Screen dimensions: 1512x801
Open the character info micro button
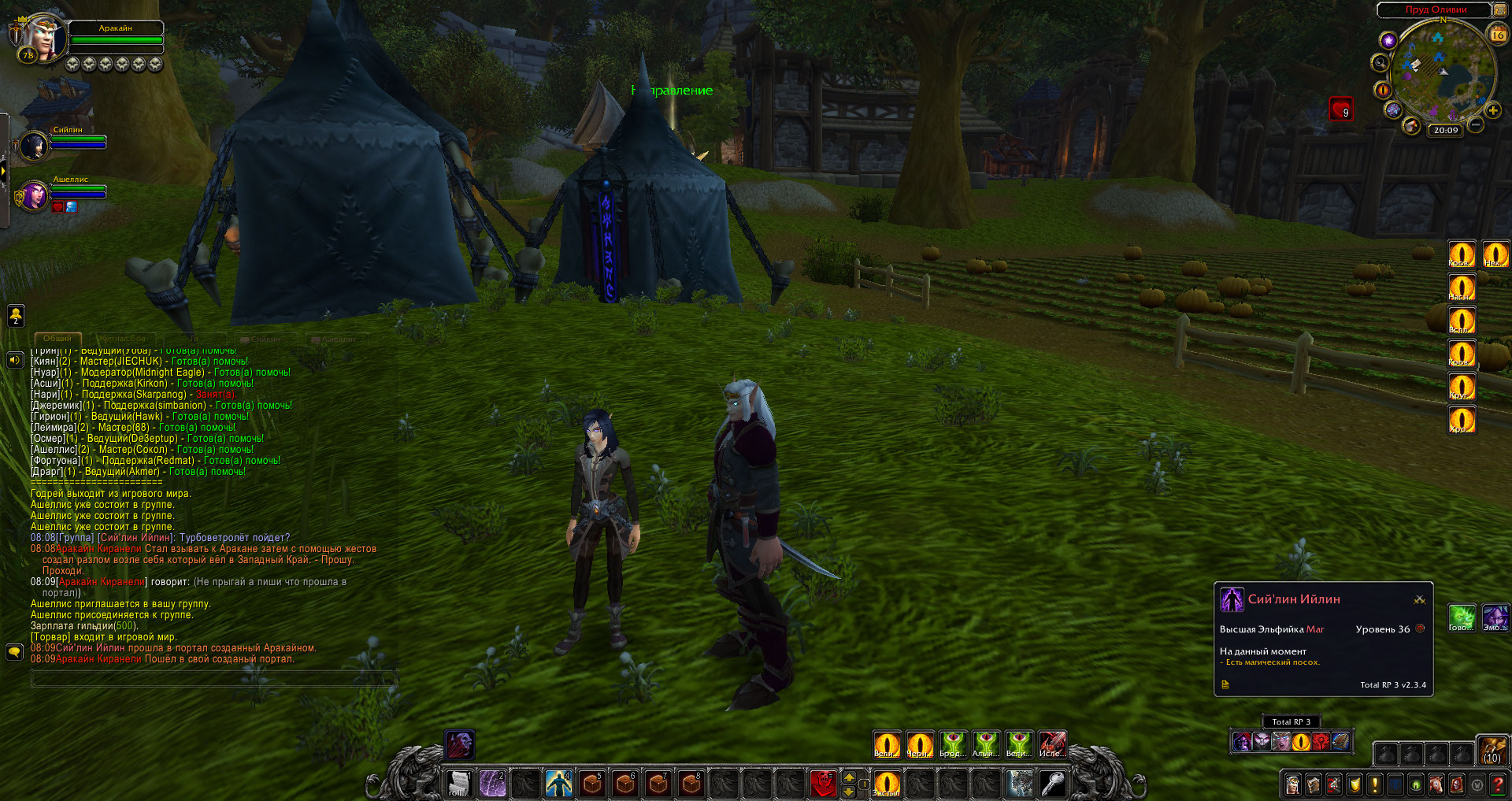pos(1293,784)
